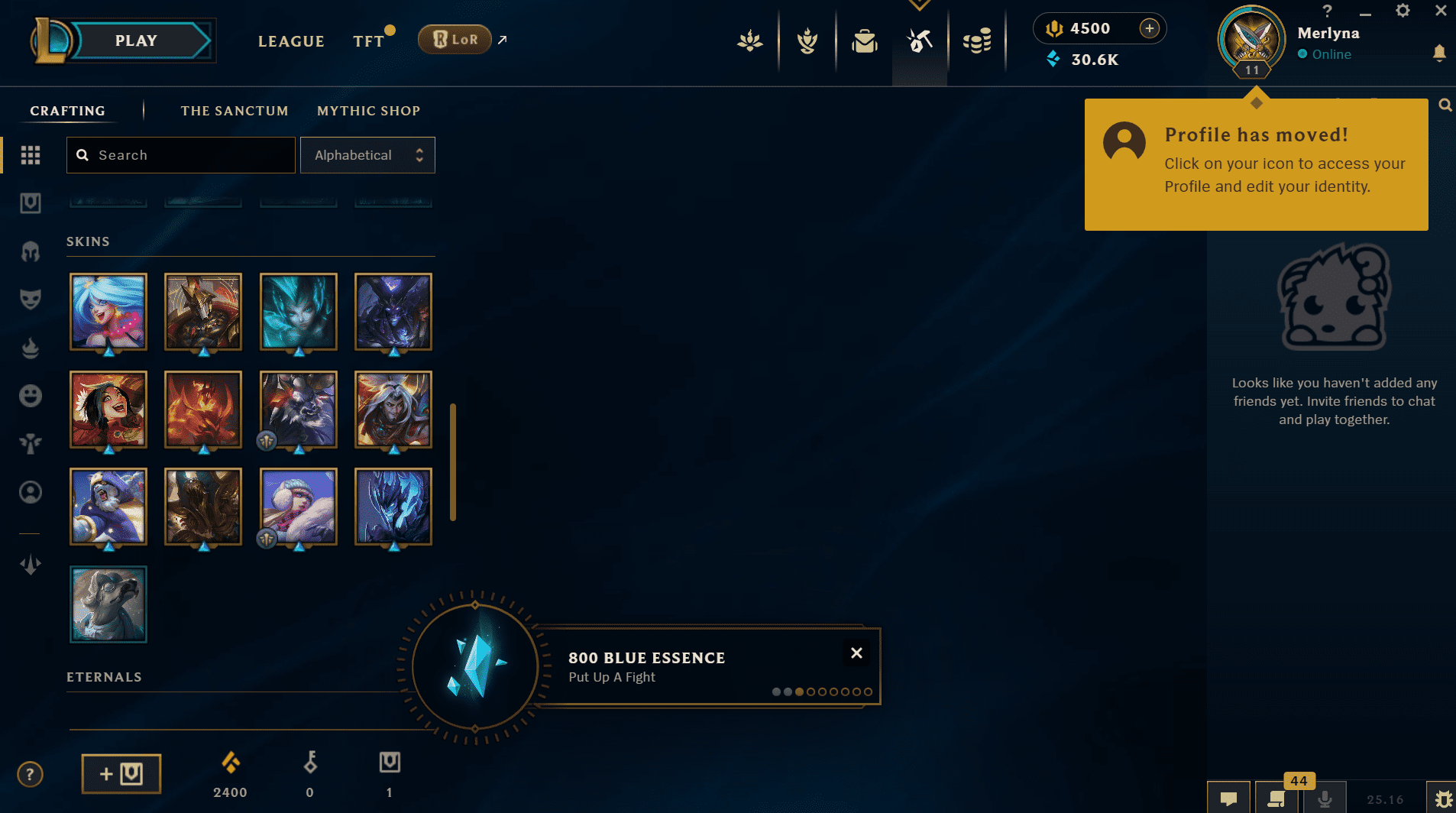The image size is (1456, 813).
Task: Open the Alphabetical sort dropdown
Action: (x=367, y=154)
